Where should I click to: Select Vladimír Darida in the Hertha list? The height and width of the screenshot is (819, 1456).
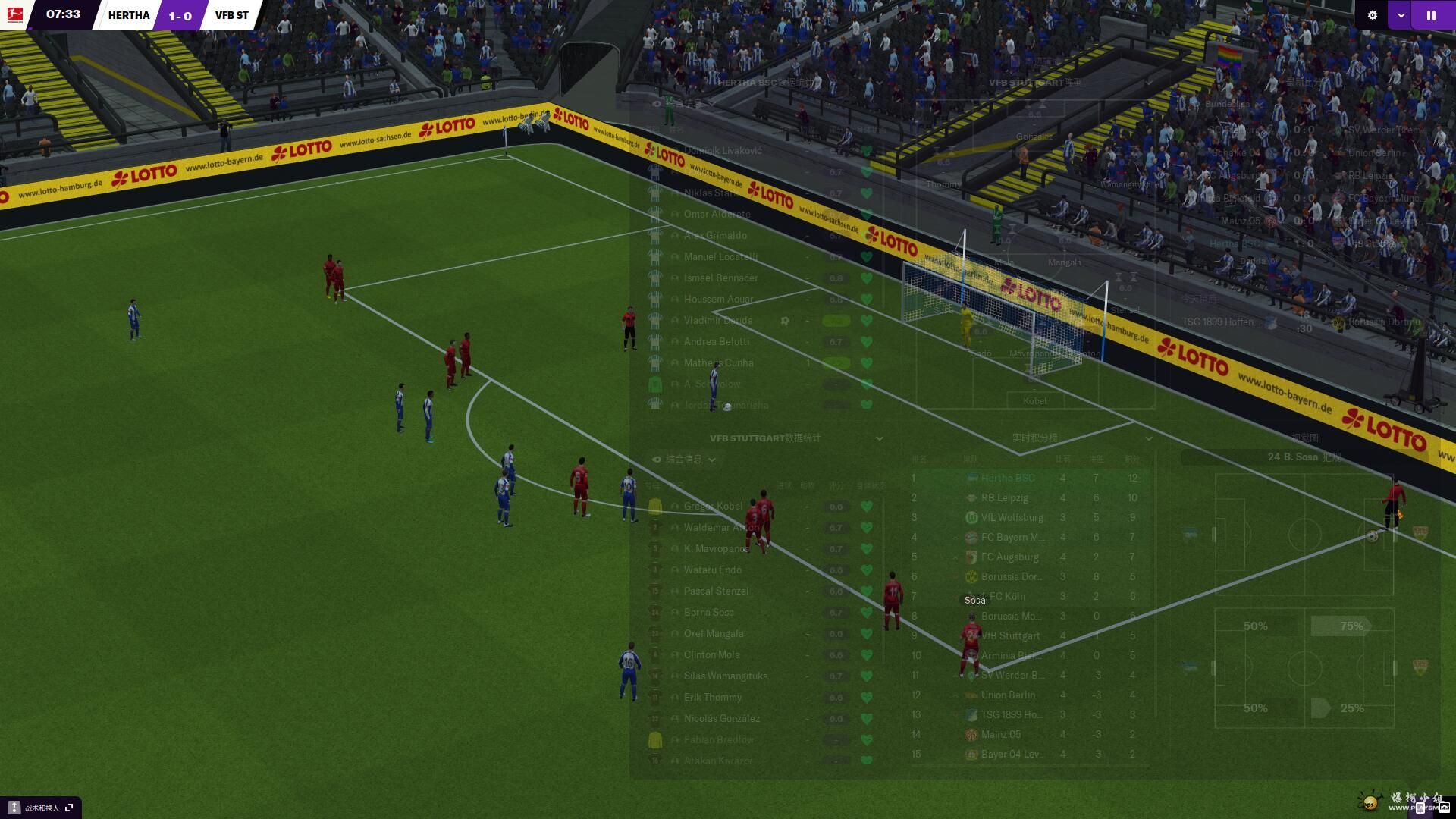717,321
